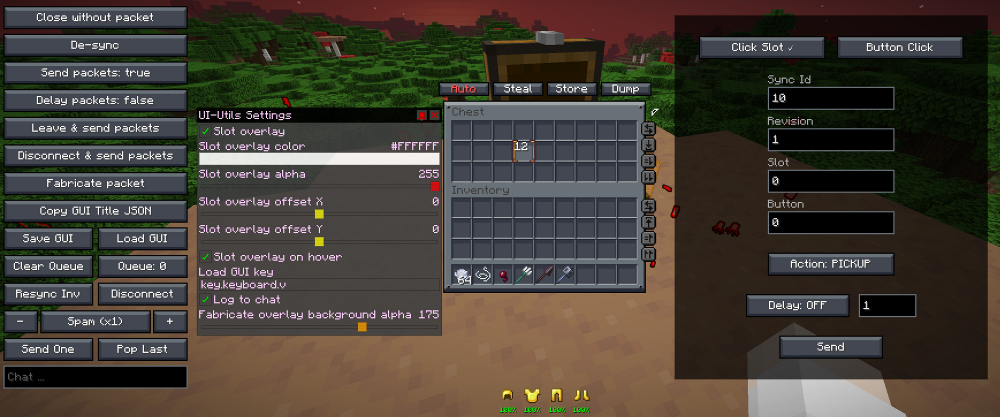
Task: Steal all items from the chest
Action: pos(518,89)
